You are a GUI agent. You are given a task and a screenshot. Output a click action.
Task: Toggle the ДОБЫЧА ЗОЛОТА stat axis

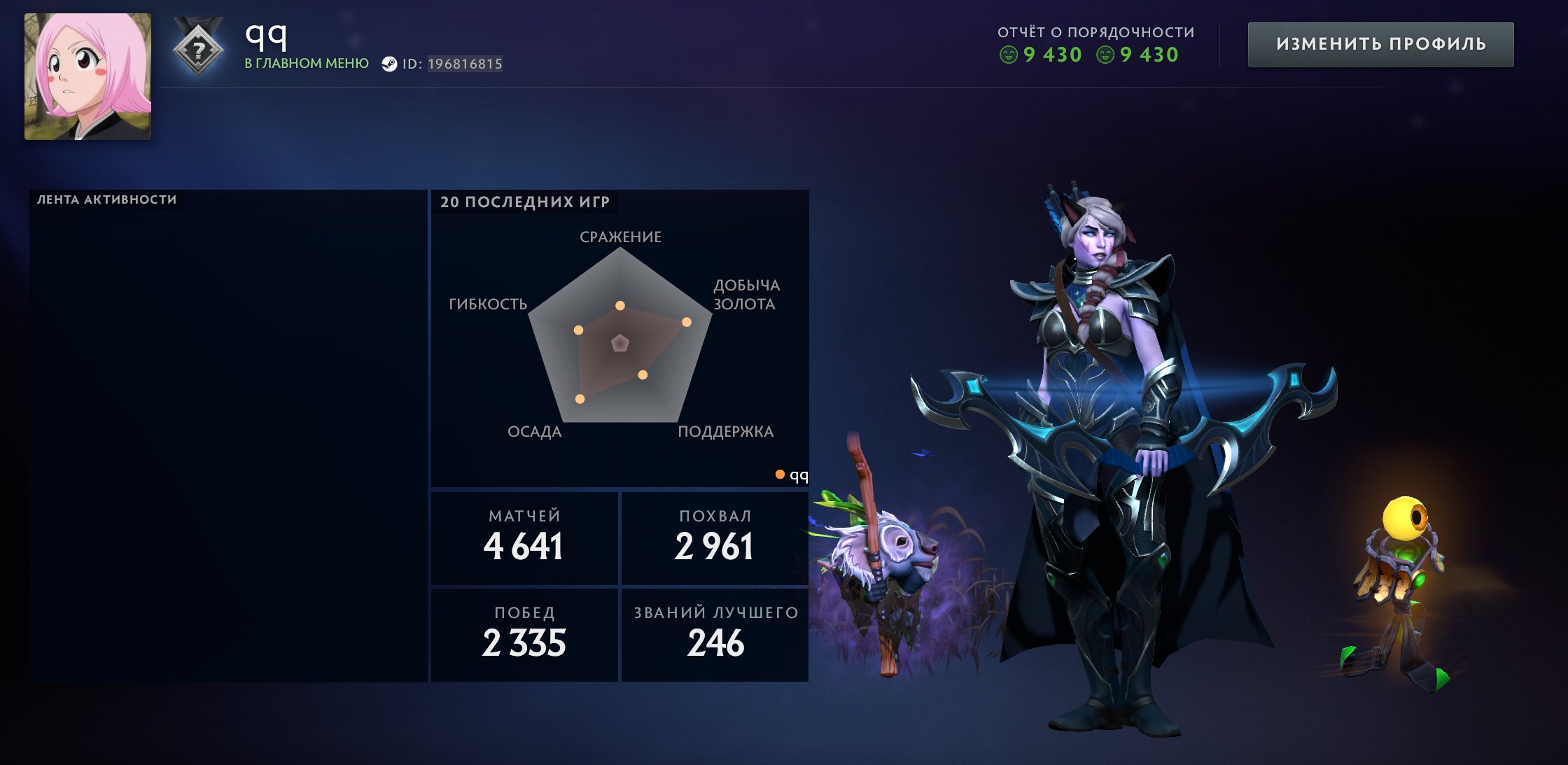[744, 295]
